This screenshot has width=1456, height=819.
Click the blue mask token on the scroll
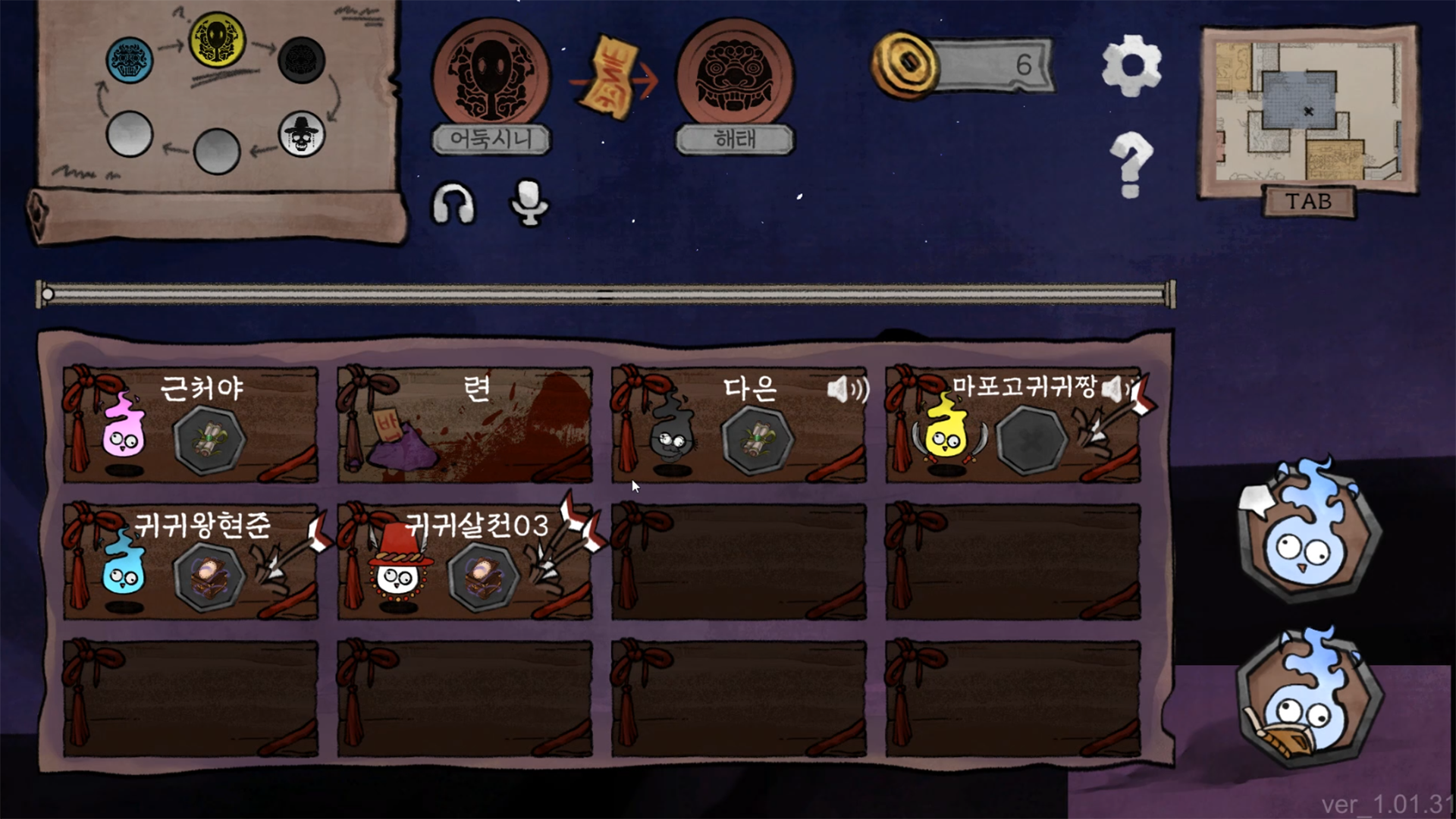click(x=130, y=60)
